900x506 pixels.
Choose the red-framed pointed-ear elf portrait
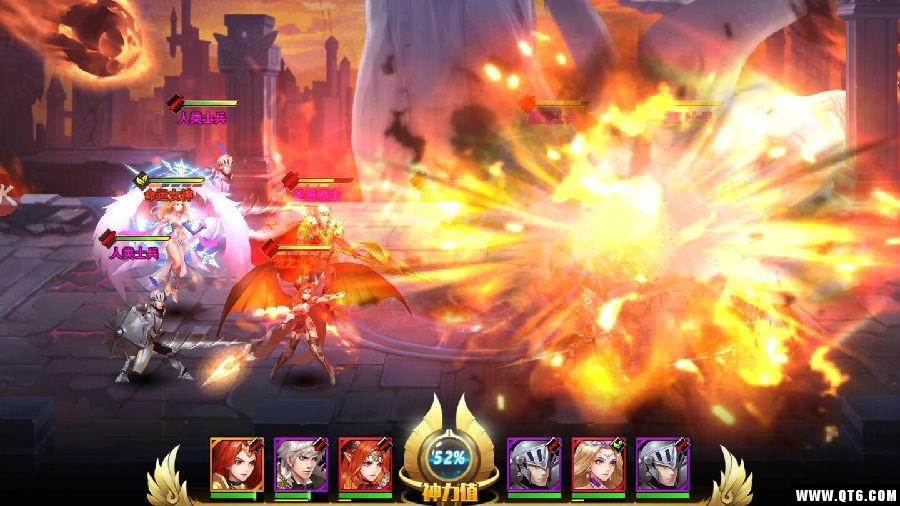click(x=364, y=463)
